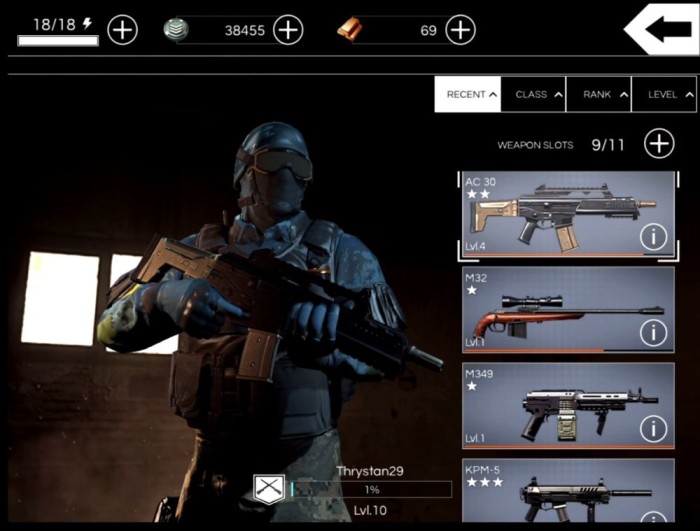Add gold bars with the plus button
The image size is (700, 531).
460,30
